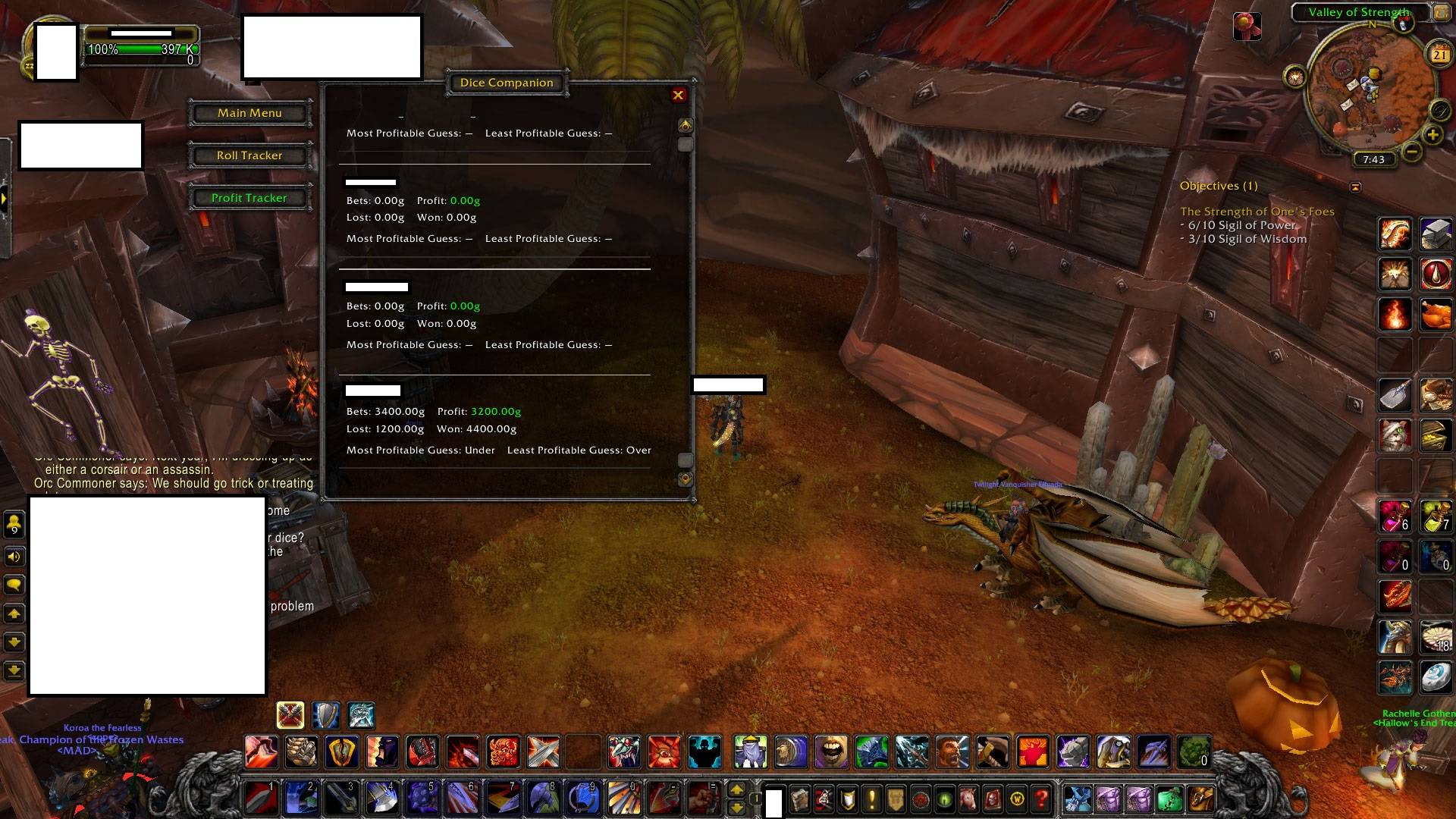
Task: Collapse the Objectives tracker
Action: (x=1355, y=187)
